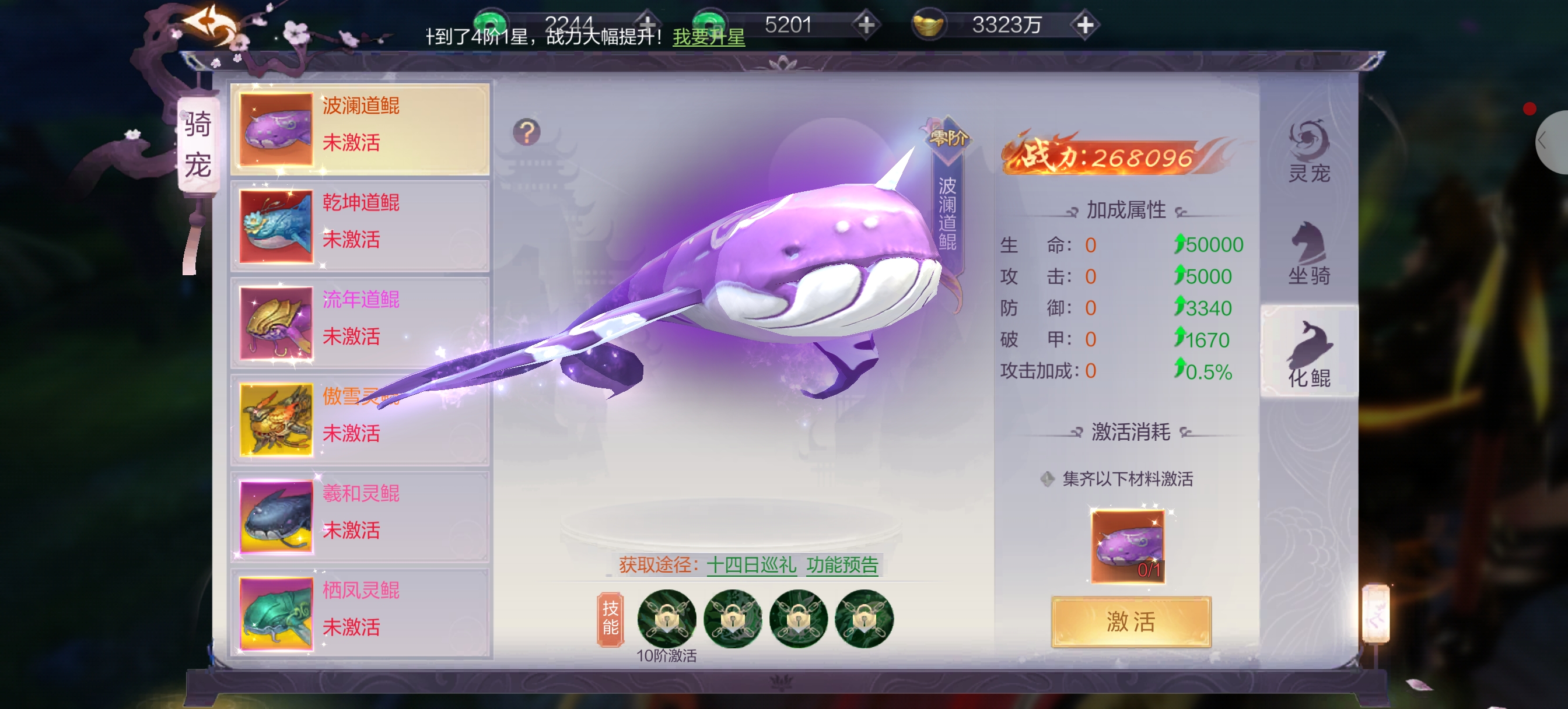1568x709 pixels.
Task: Select the 流年道鲲 entry
Action: (360, 322)
